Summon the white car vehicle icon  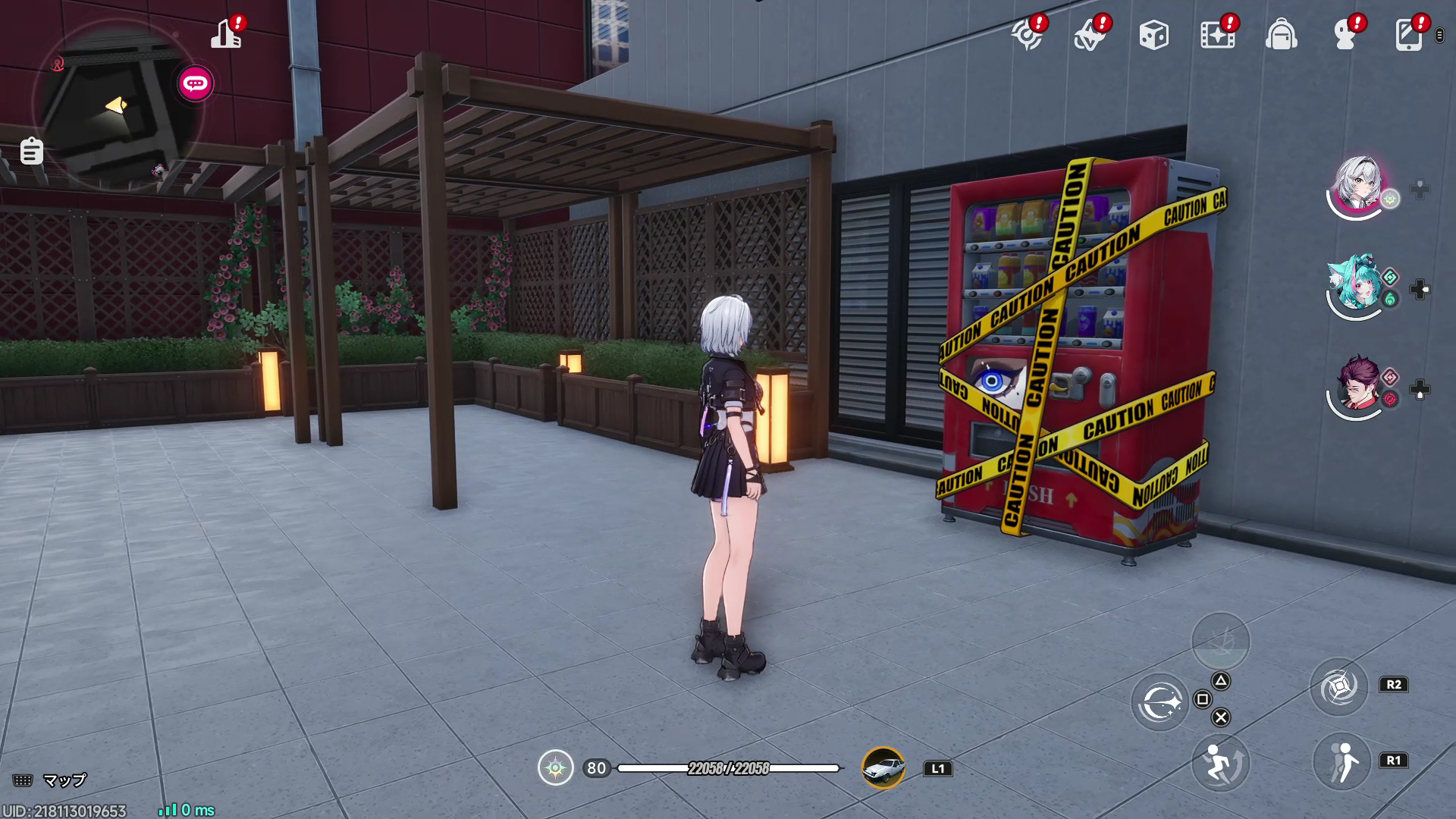tap(883, 768)
